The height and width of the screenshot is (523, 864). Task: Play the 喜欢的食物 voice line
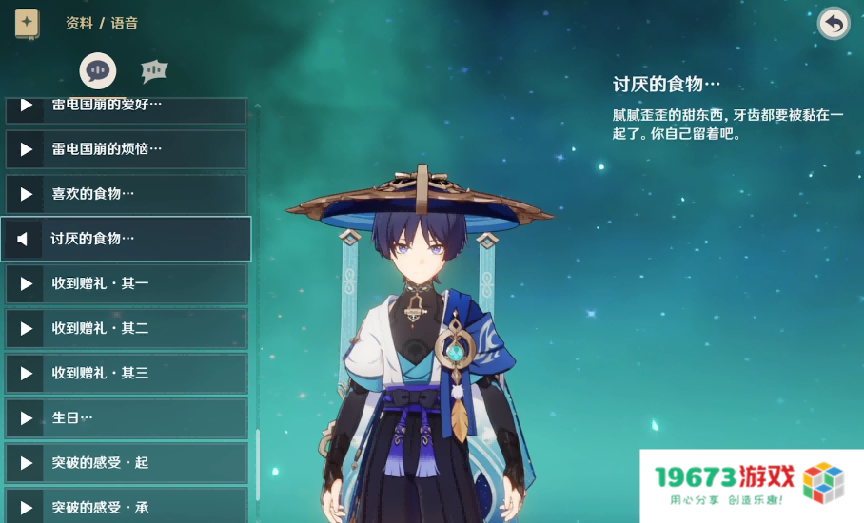(x=26, y=193)
